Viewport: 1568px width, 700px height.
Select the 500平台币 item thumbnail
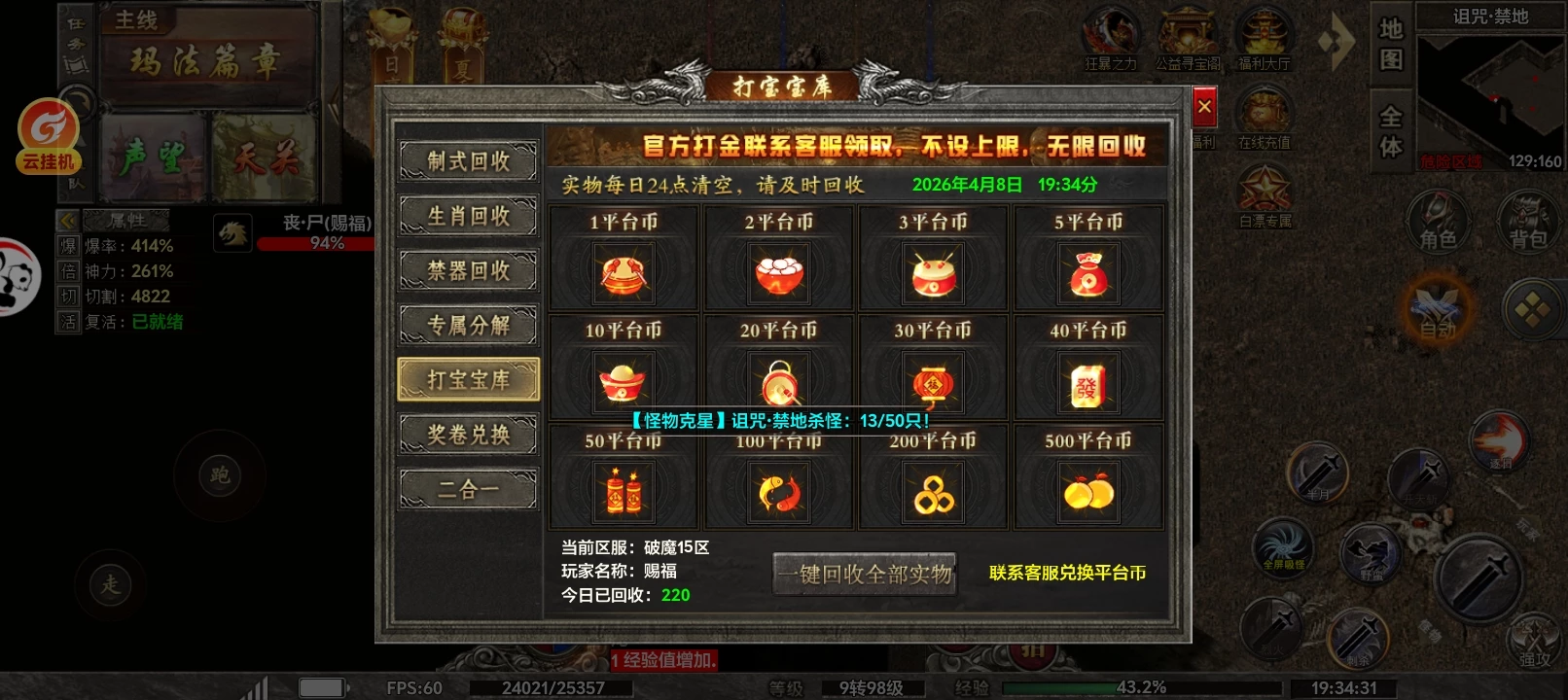pos(1088,491)
